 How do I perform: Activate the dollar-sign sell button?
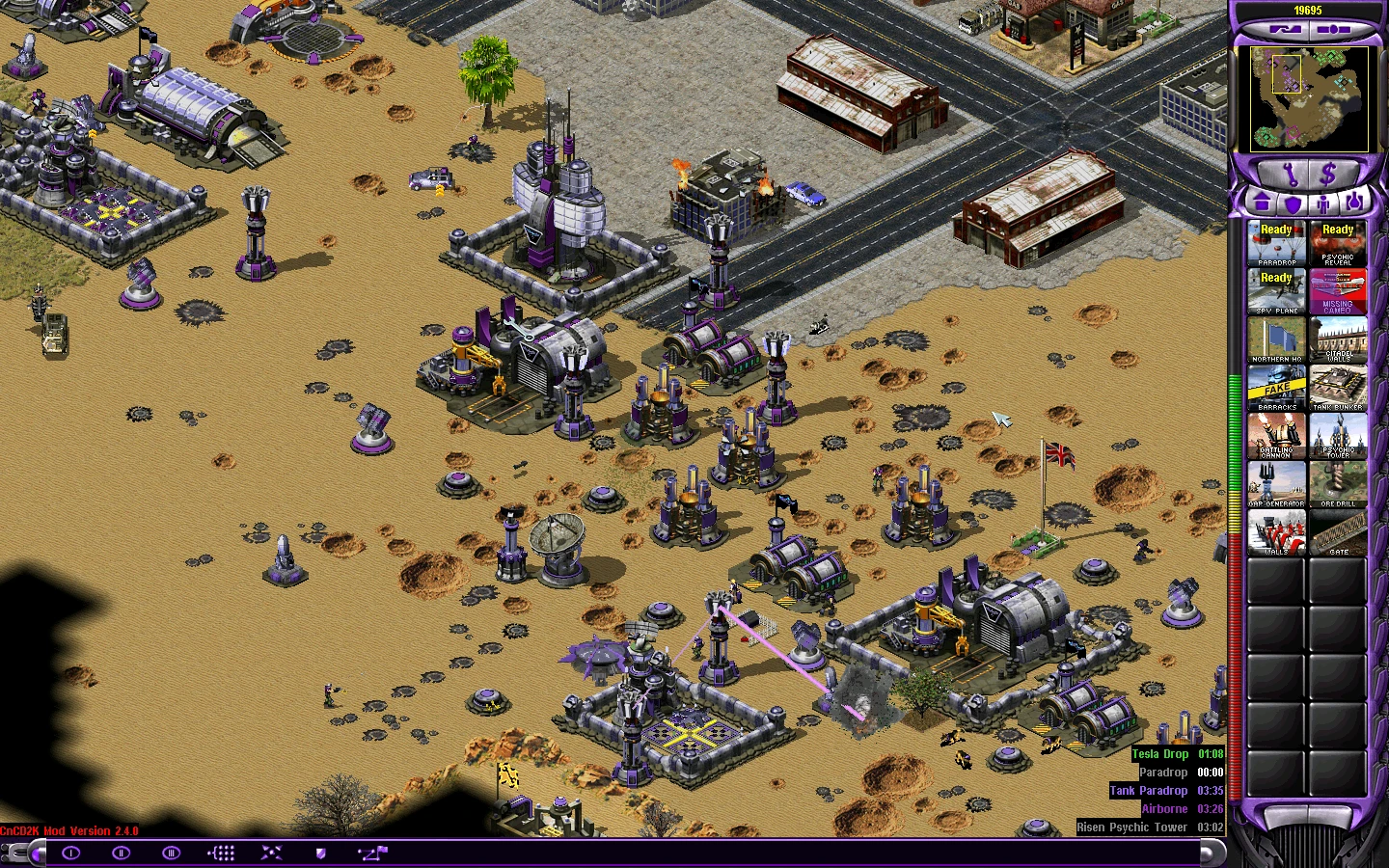pos(1328,175)
